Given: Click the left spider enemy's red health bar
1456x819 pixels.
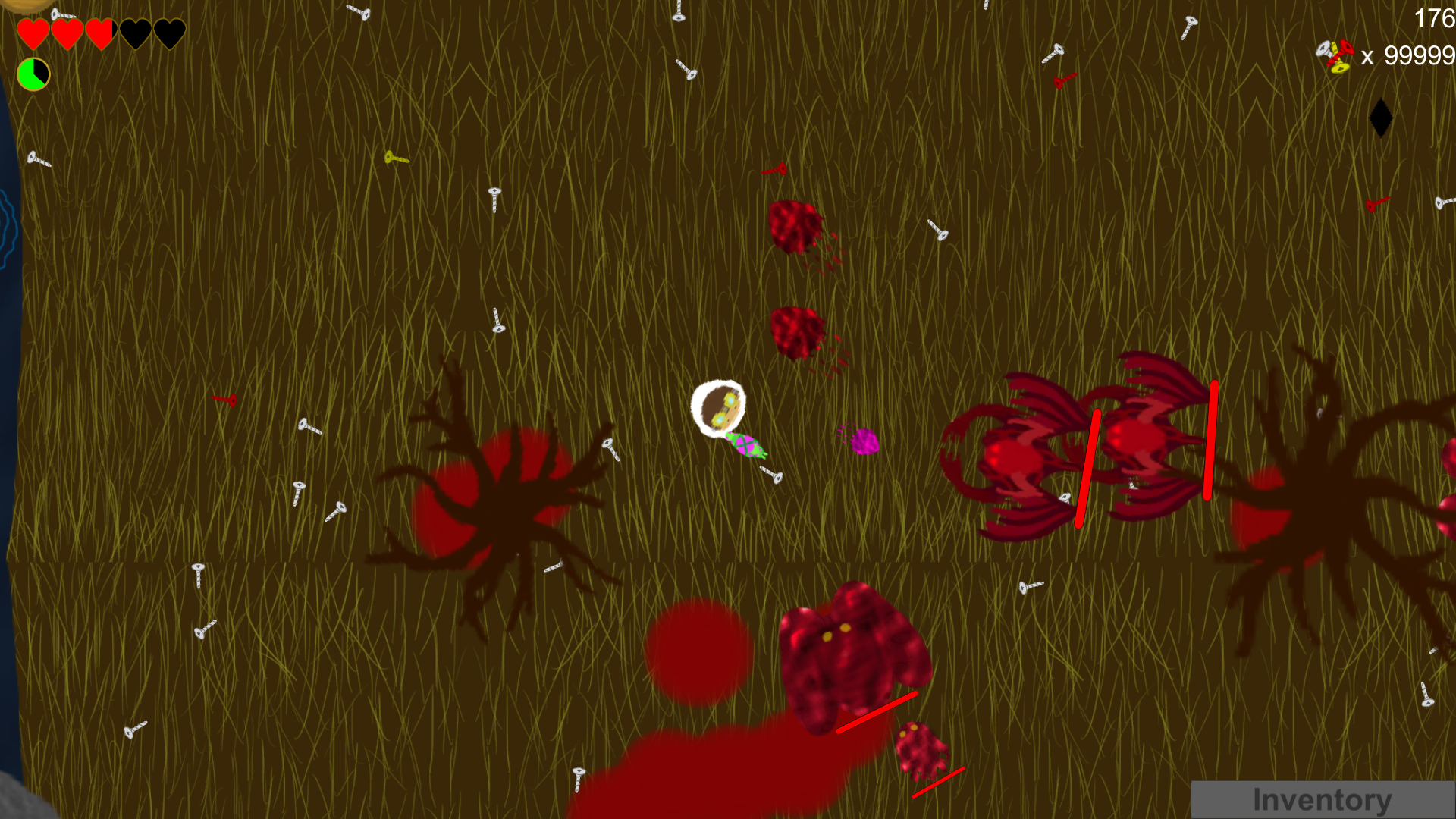Looking at the screenshot, I should click(1086, 466).
